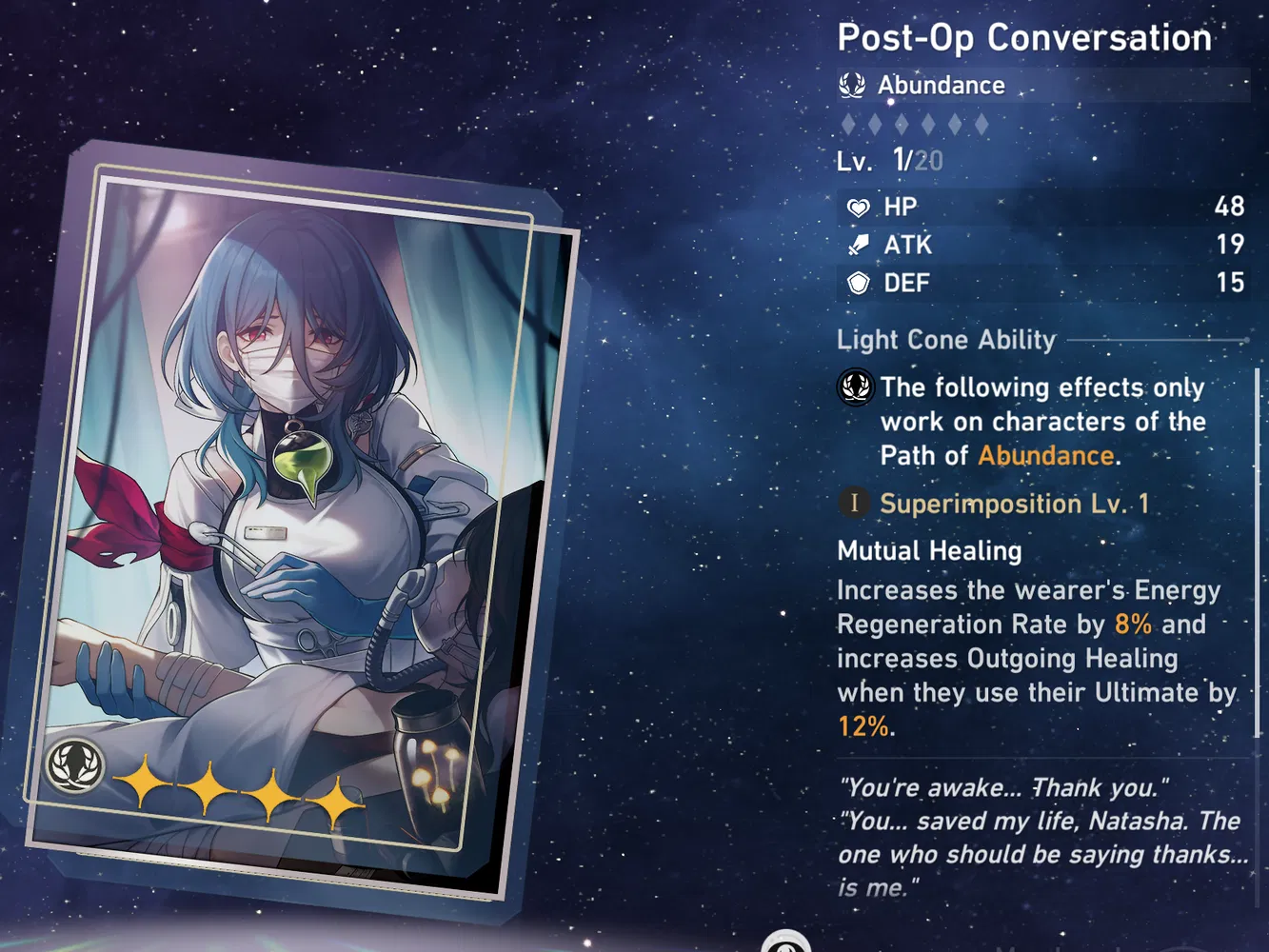Click the circular emblem at the bottom center
The width and height of the screenshot is (1269, 952).
[x=786, y=944]
